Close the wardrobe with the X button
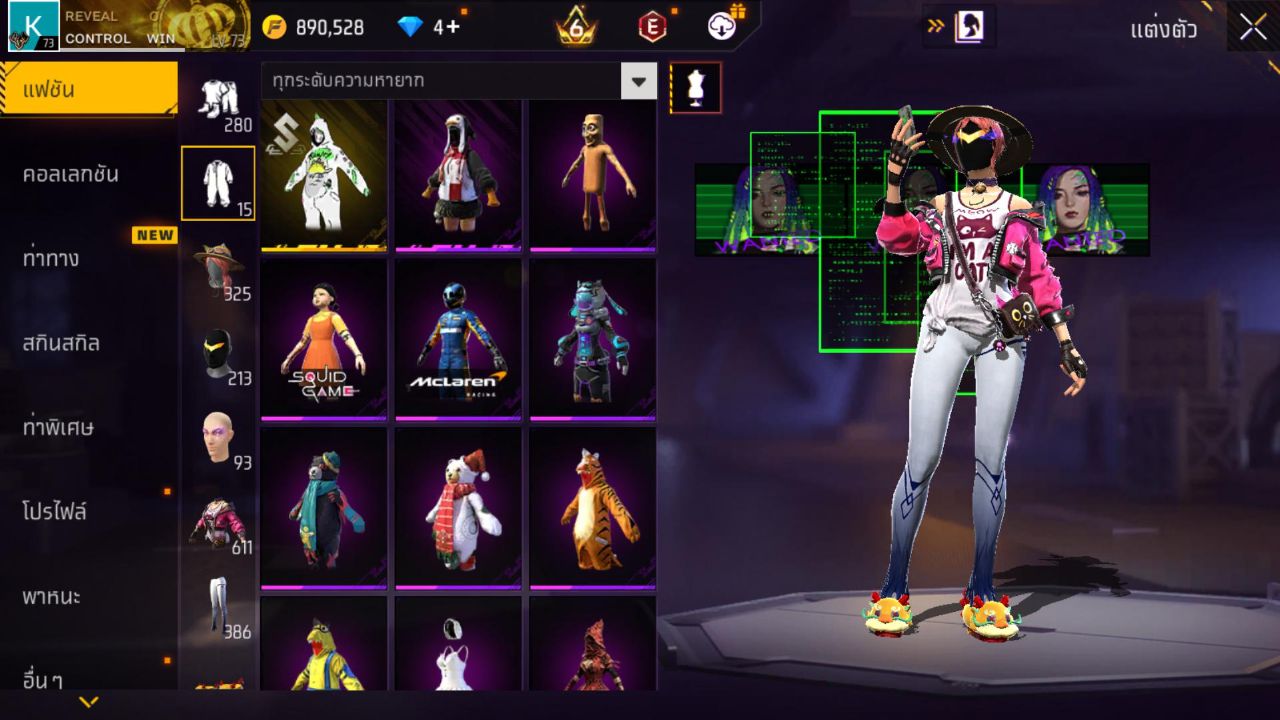This screenshot has height=720, width=1280. pos(1253,28)
